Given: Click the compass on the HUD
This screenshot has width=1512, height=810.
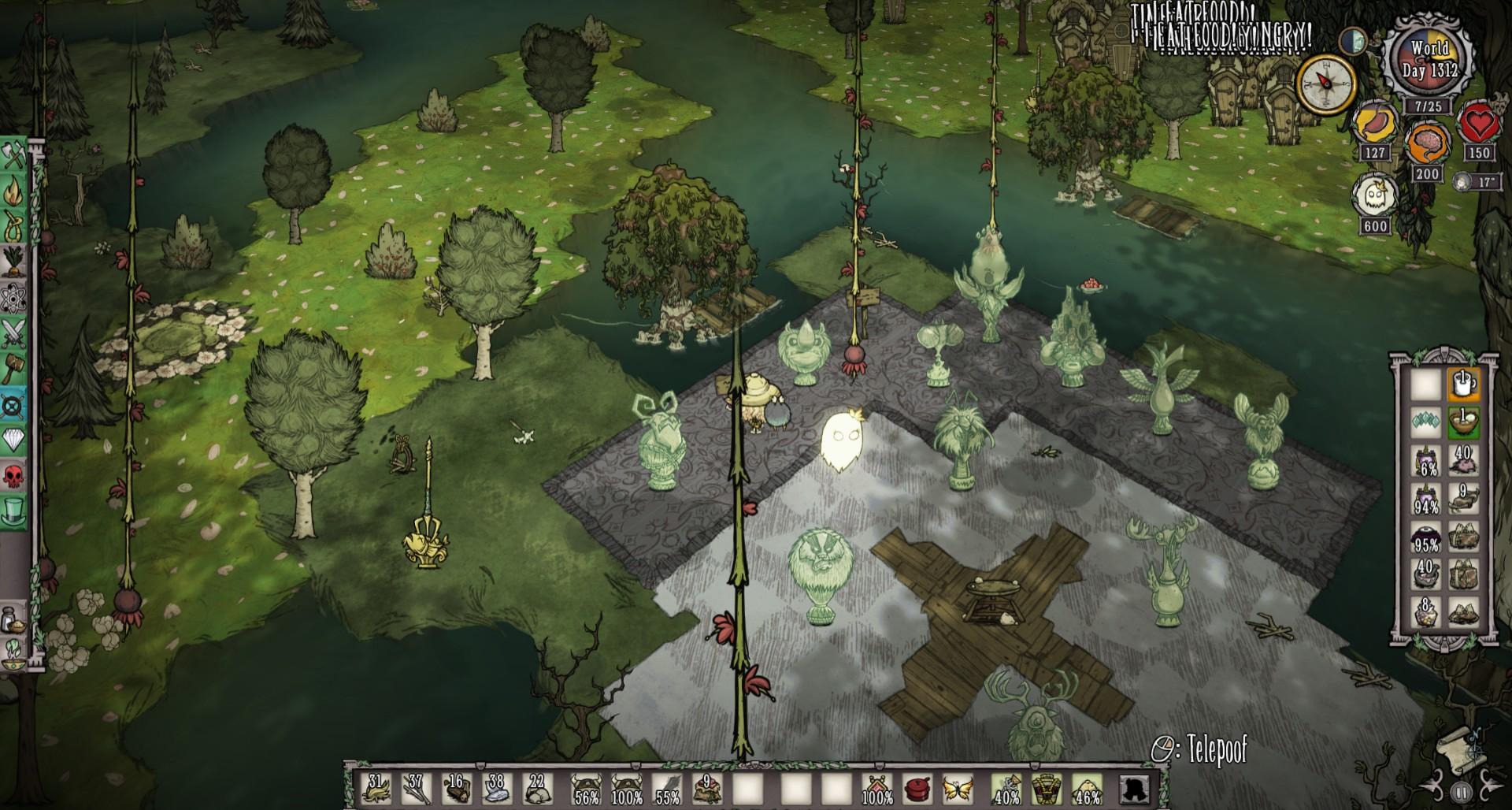Looking at the screenshot, I should (x=1326, y=81).
